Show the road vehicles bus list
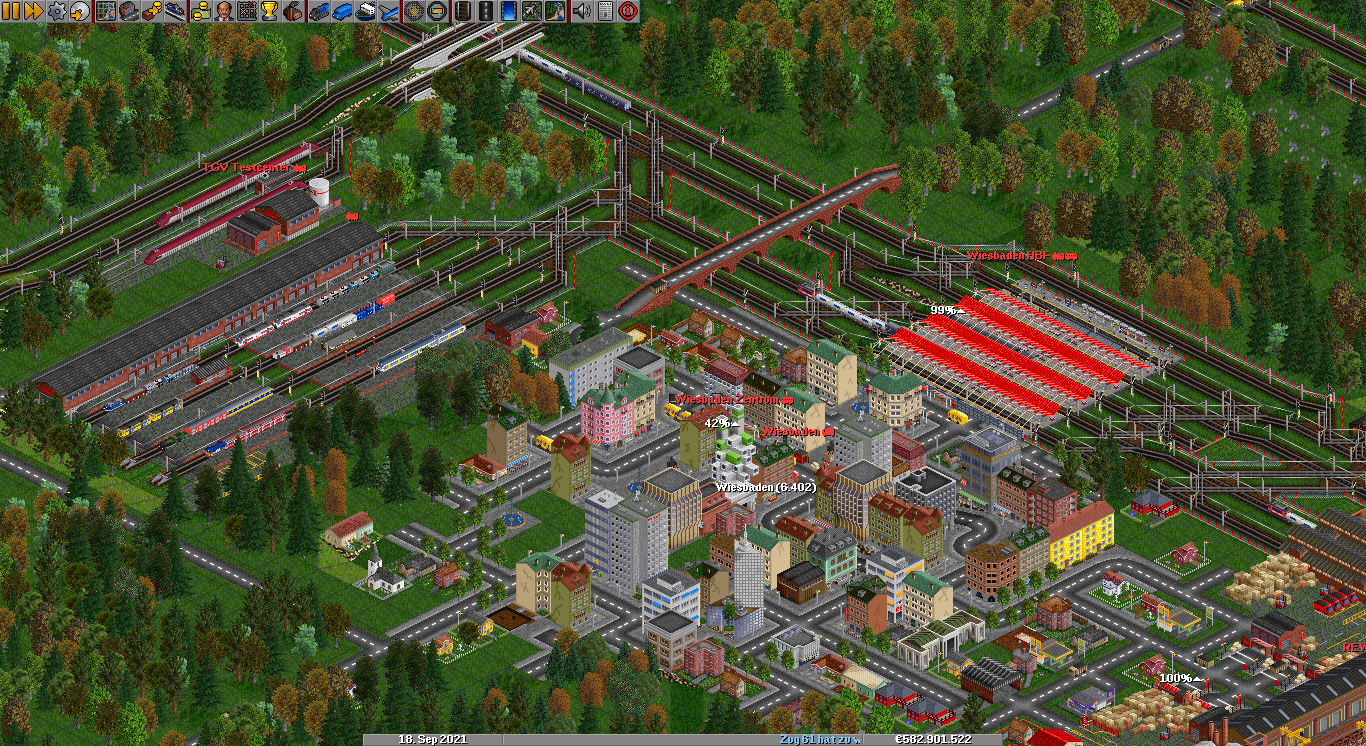The height and width of the screenshot is (746, 1366). (x=341, y=11)
